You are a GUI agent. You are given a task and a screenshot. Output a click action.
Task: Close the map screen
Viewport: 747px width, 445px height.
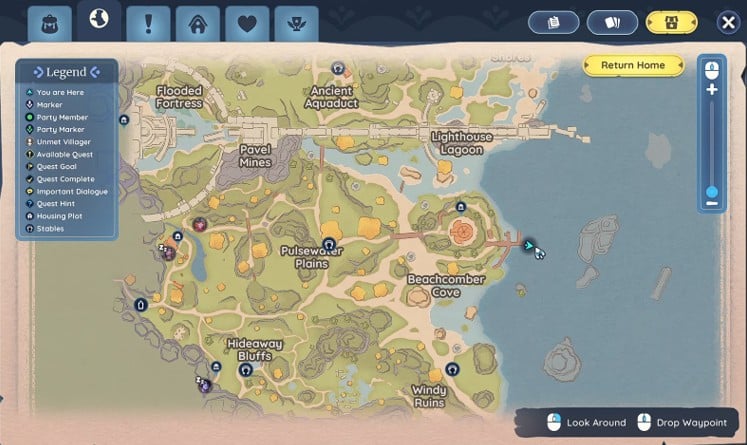pyautogui.click(x=728, y=22)
